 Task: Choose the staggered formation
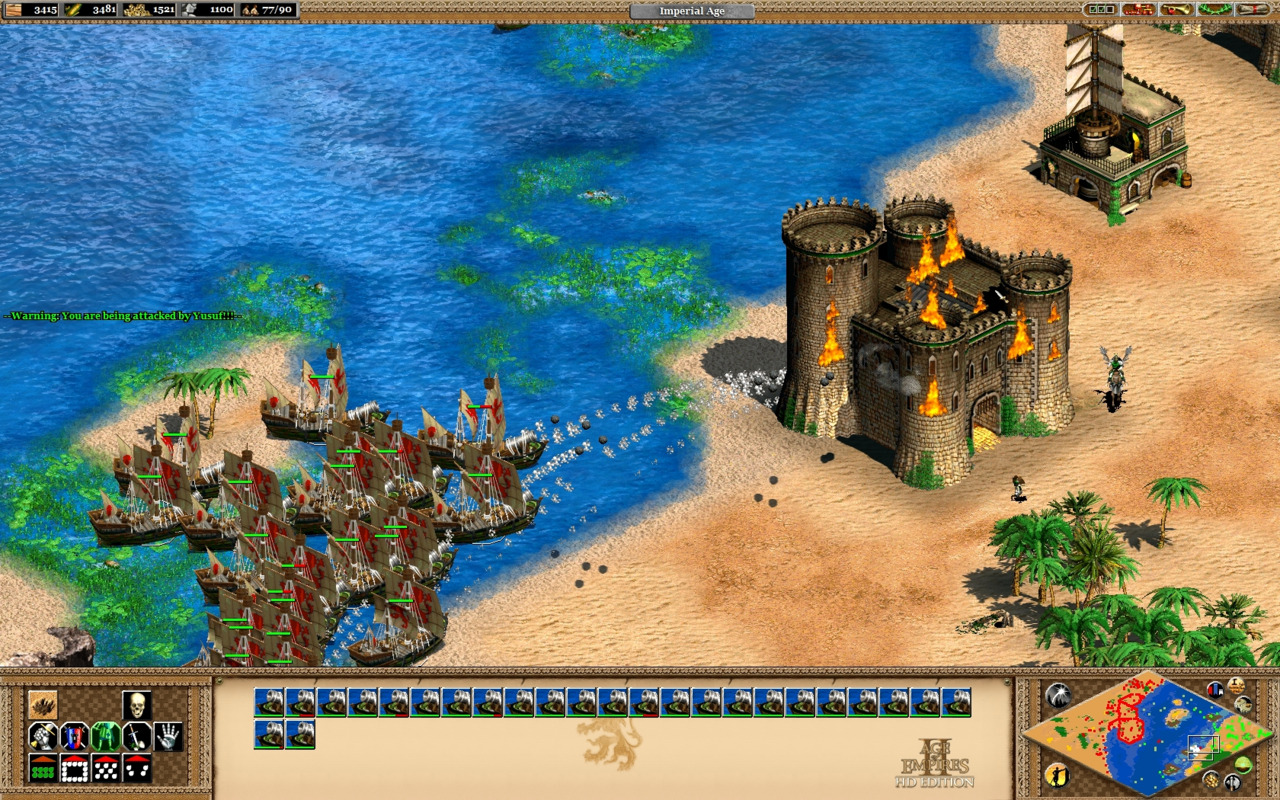tap(106, 769)
